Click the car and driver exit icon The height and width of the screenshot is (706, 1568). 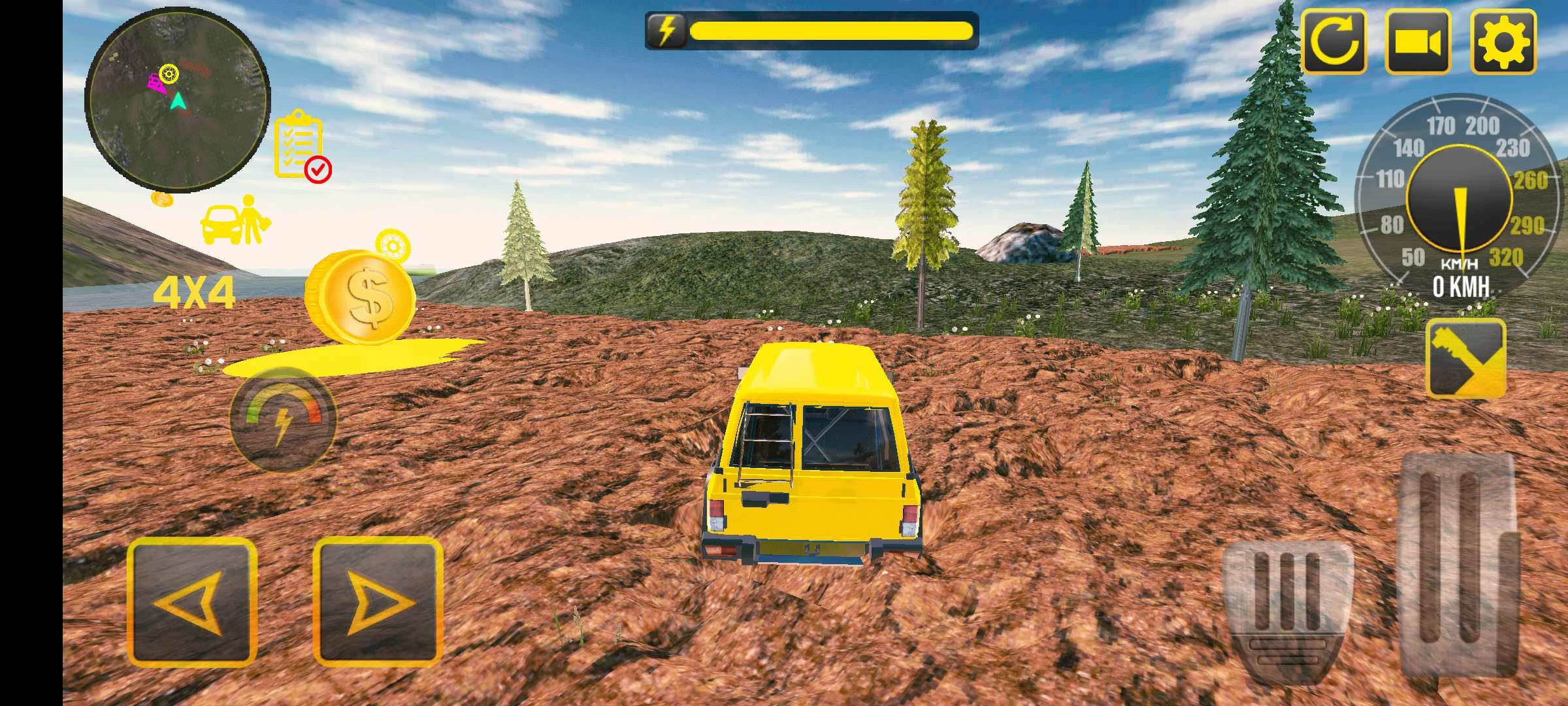[235, 220]
